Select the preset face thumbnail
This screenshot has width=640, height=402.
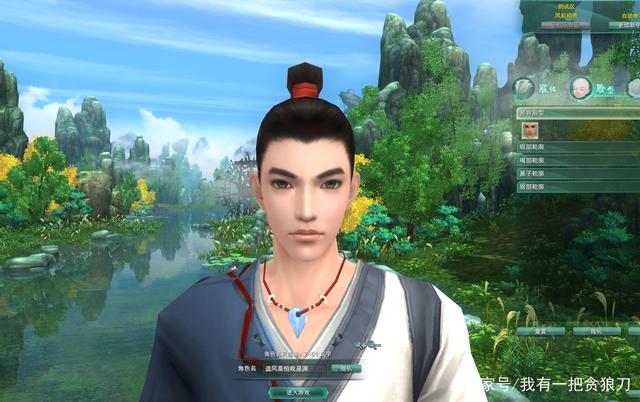coord(529,129)
